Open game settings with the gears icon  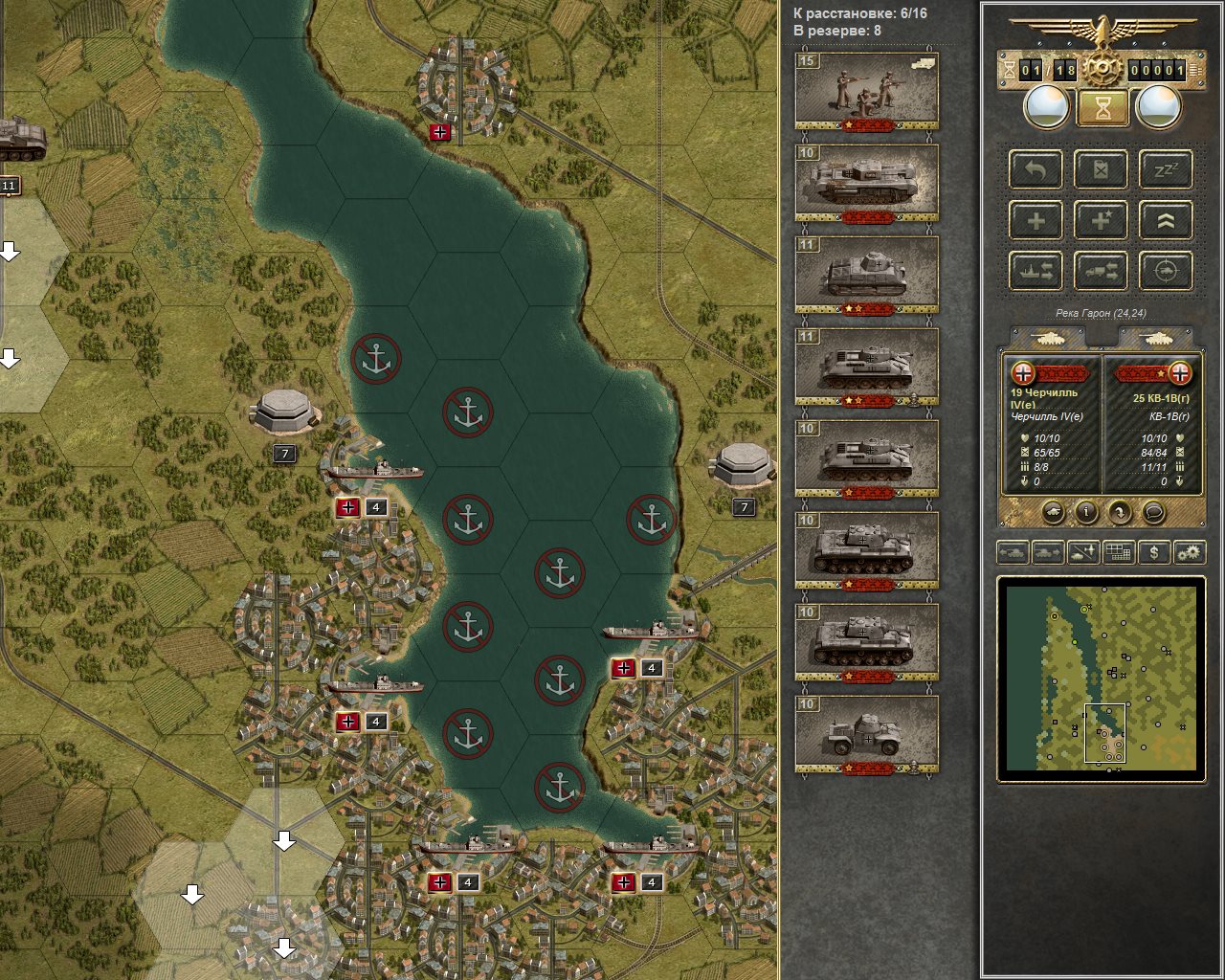pyautogui.click(x=1189, y=552)
